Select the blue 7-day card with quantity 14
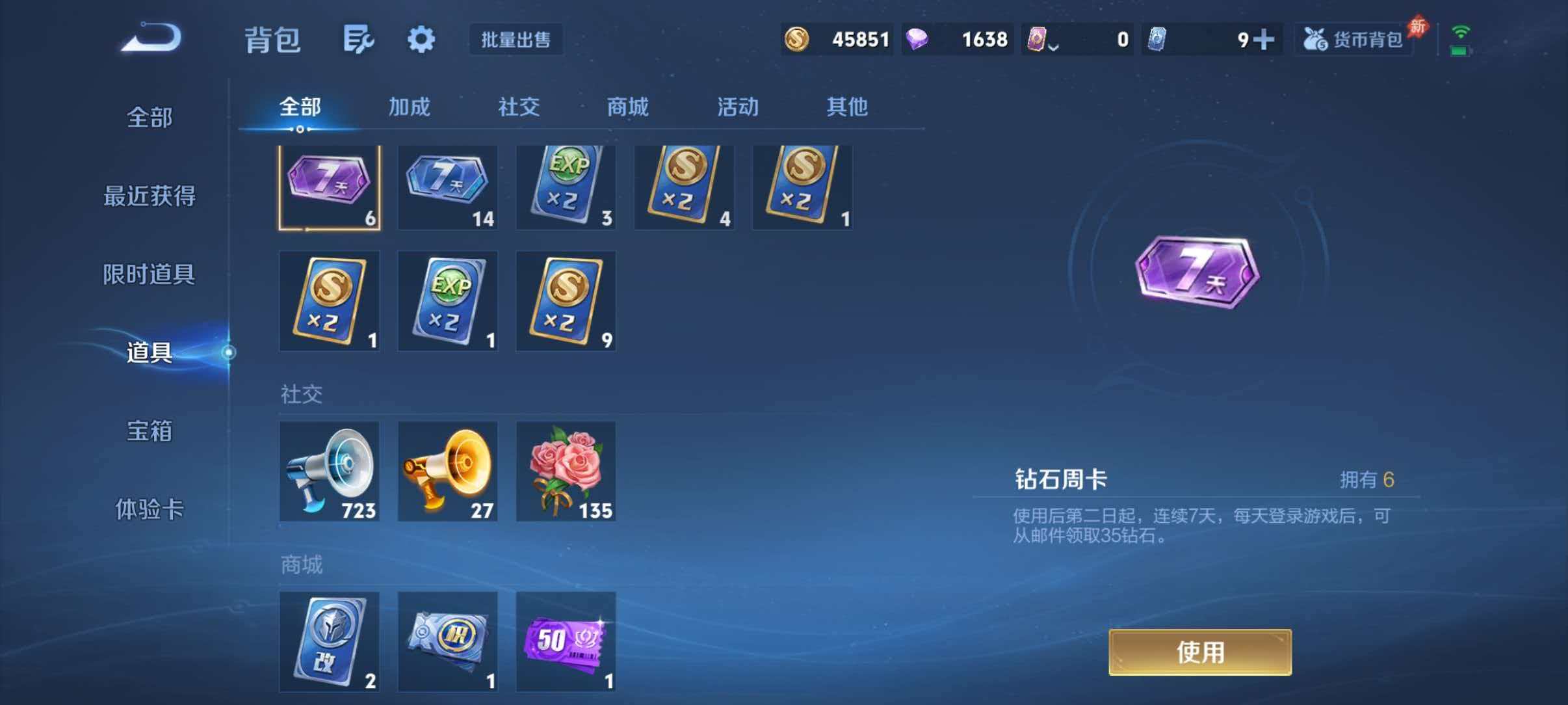The width and height of the screenshot is (1568, 705). coord(448,187)
